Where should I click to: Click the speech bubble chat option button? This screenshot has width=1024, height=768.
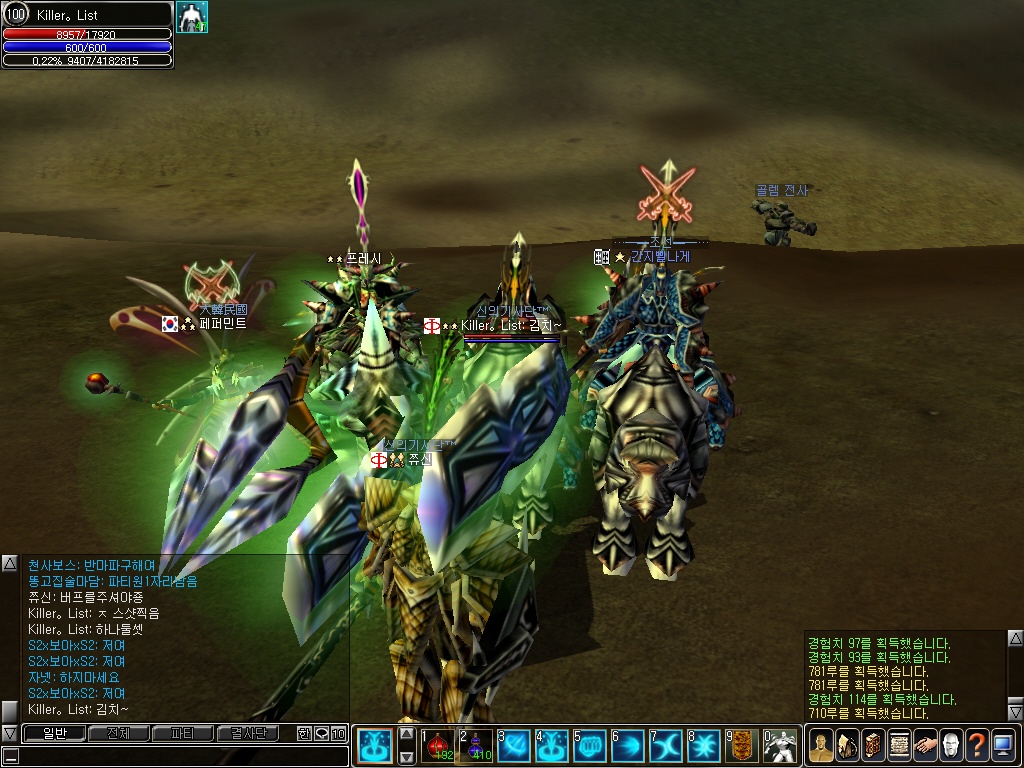click(x=321, y=734)
